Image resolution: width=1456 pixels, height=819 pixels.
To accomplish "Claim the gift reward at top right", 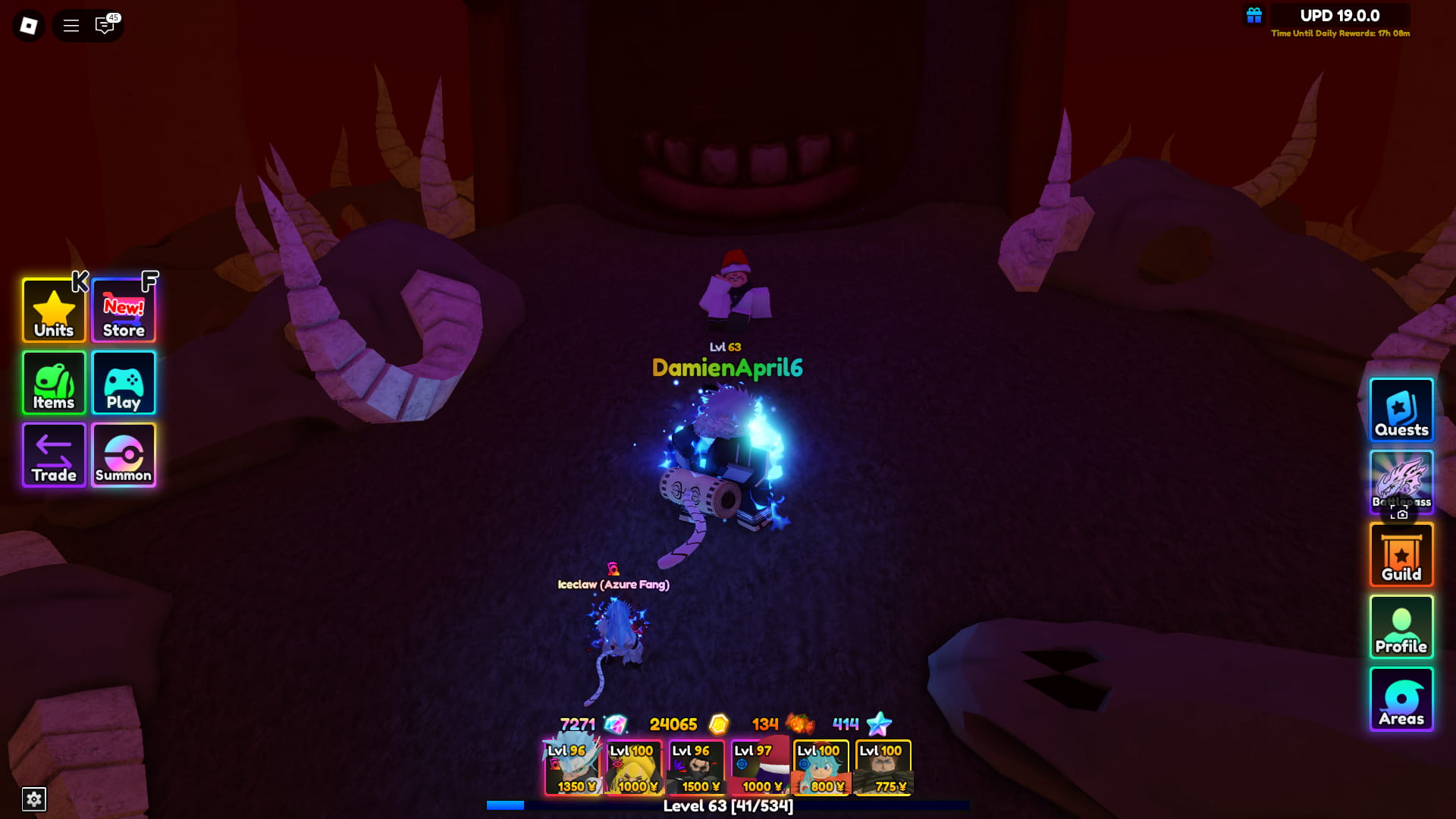I will 1254,14.
